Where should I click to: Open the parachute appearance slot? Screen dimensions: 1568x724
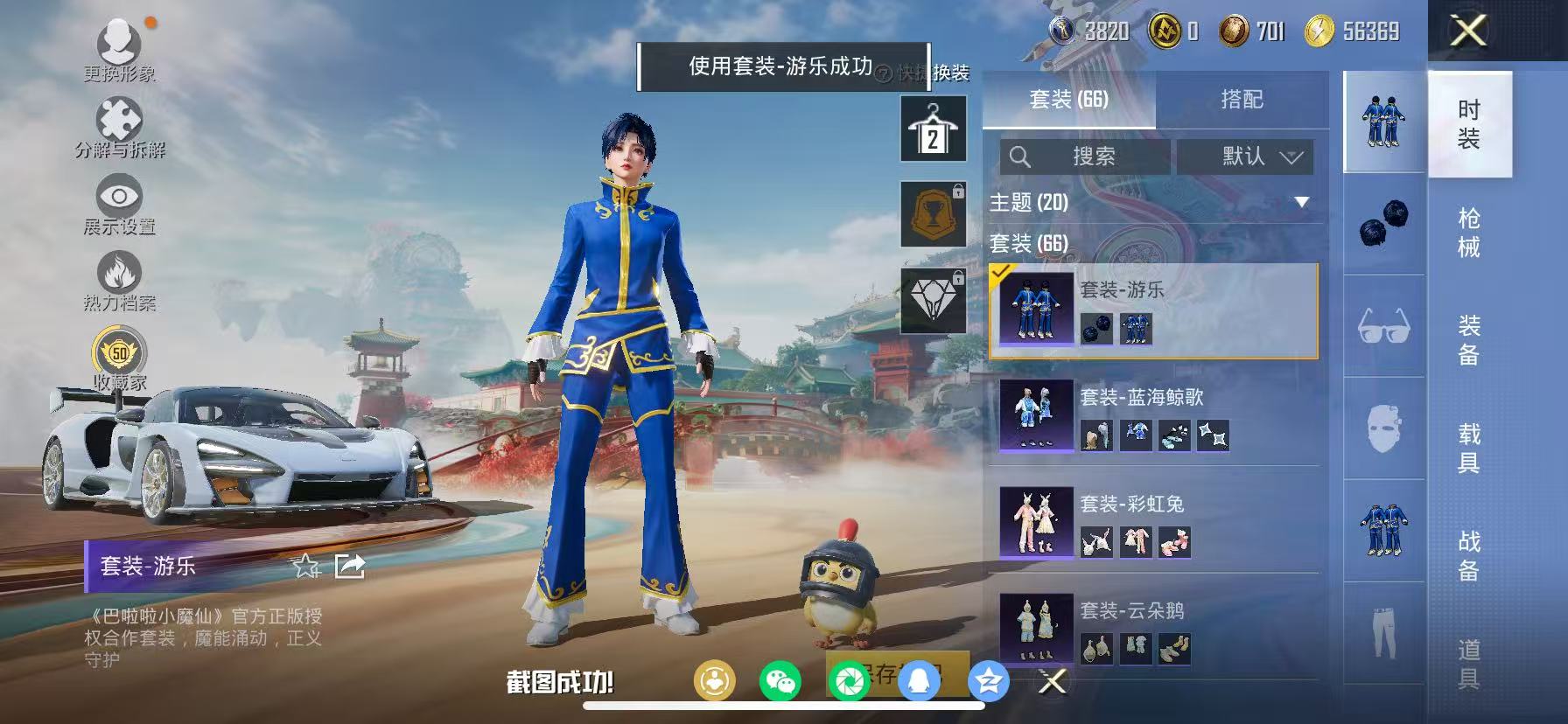(x=934, y=300)
